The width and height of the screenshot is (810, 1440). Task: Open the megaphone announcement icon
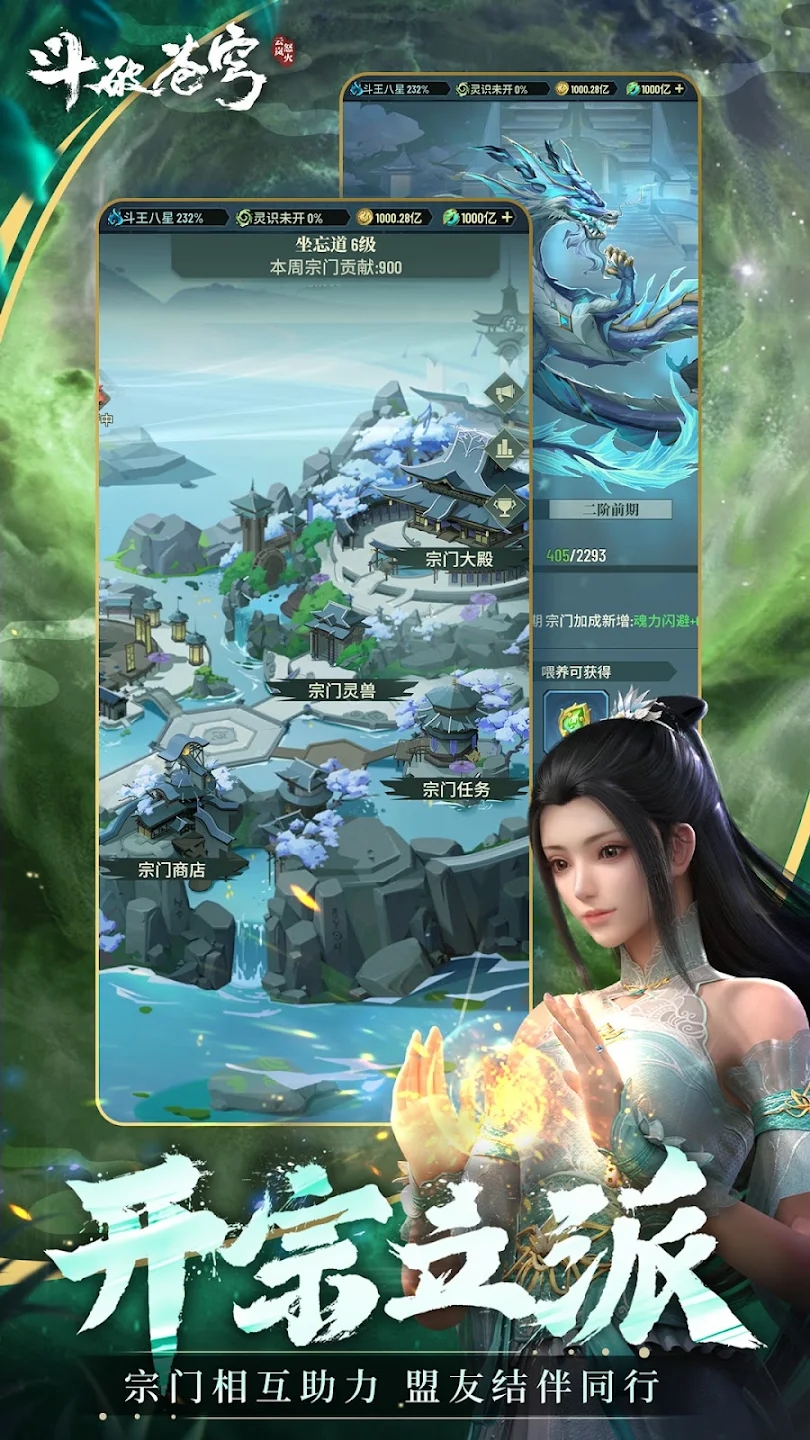(x=503, y=394)
